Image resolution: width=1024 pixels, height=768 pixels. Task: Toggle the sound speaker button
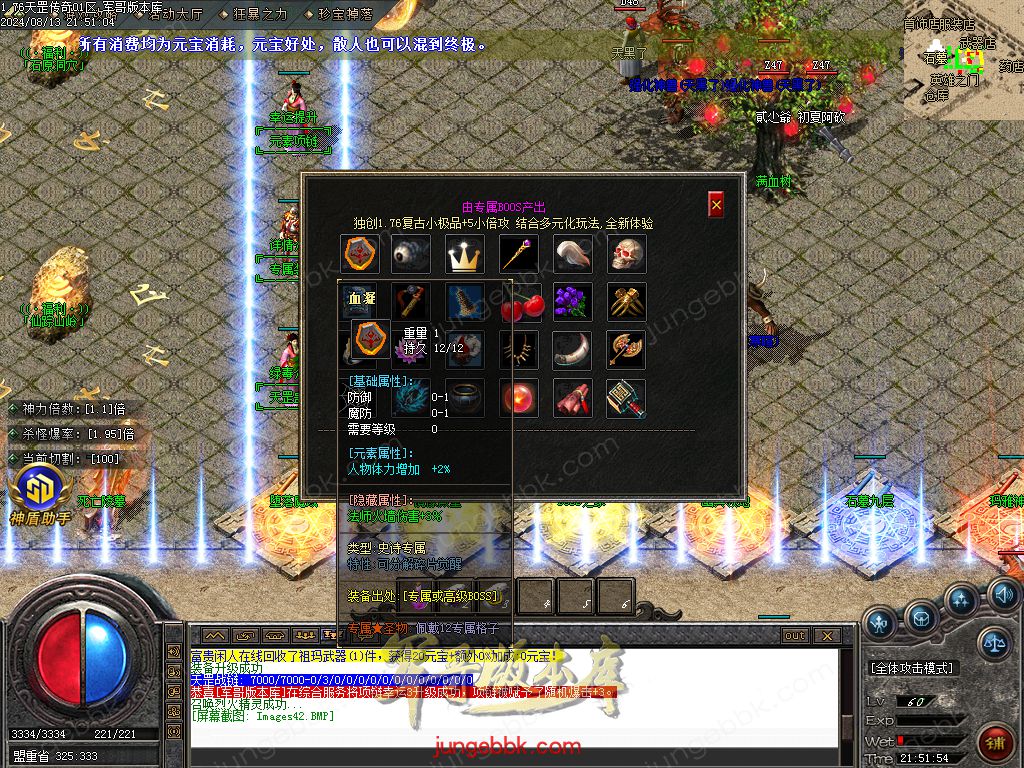(1003, 595)
